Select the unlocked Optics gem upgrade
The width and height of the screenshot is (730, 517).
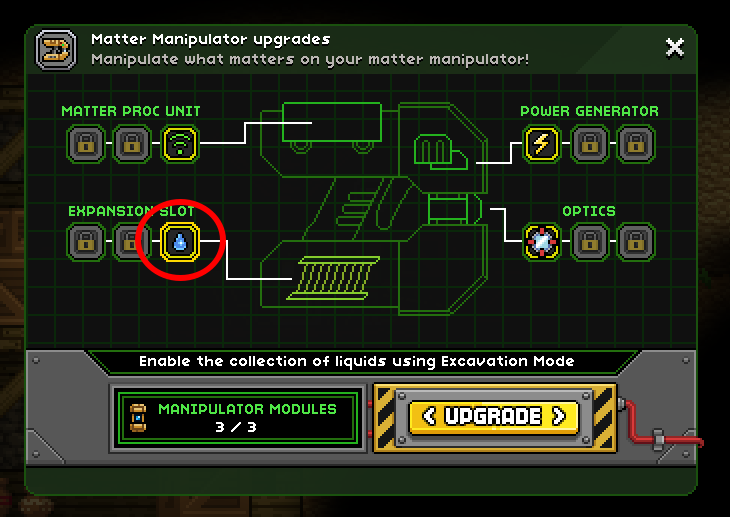[x=542, y=241]
